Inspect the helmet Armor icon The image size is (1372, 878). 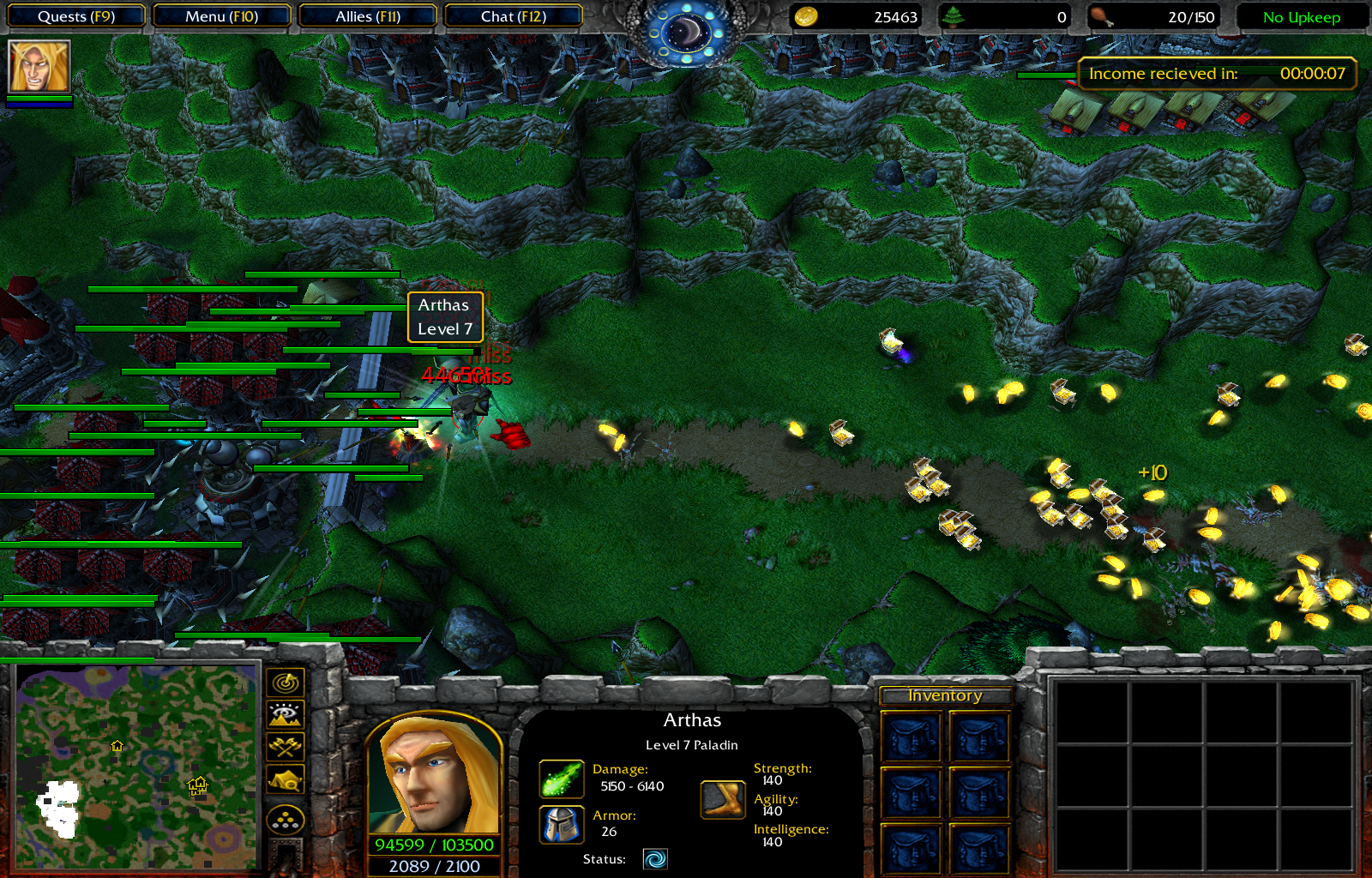click(x=562, y=825)
